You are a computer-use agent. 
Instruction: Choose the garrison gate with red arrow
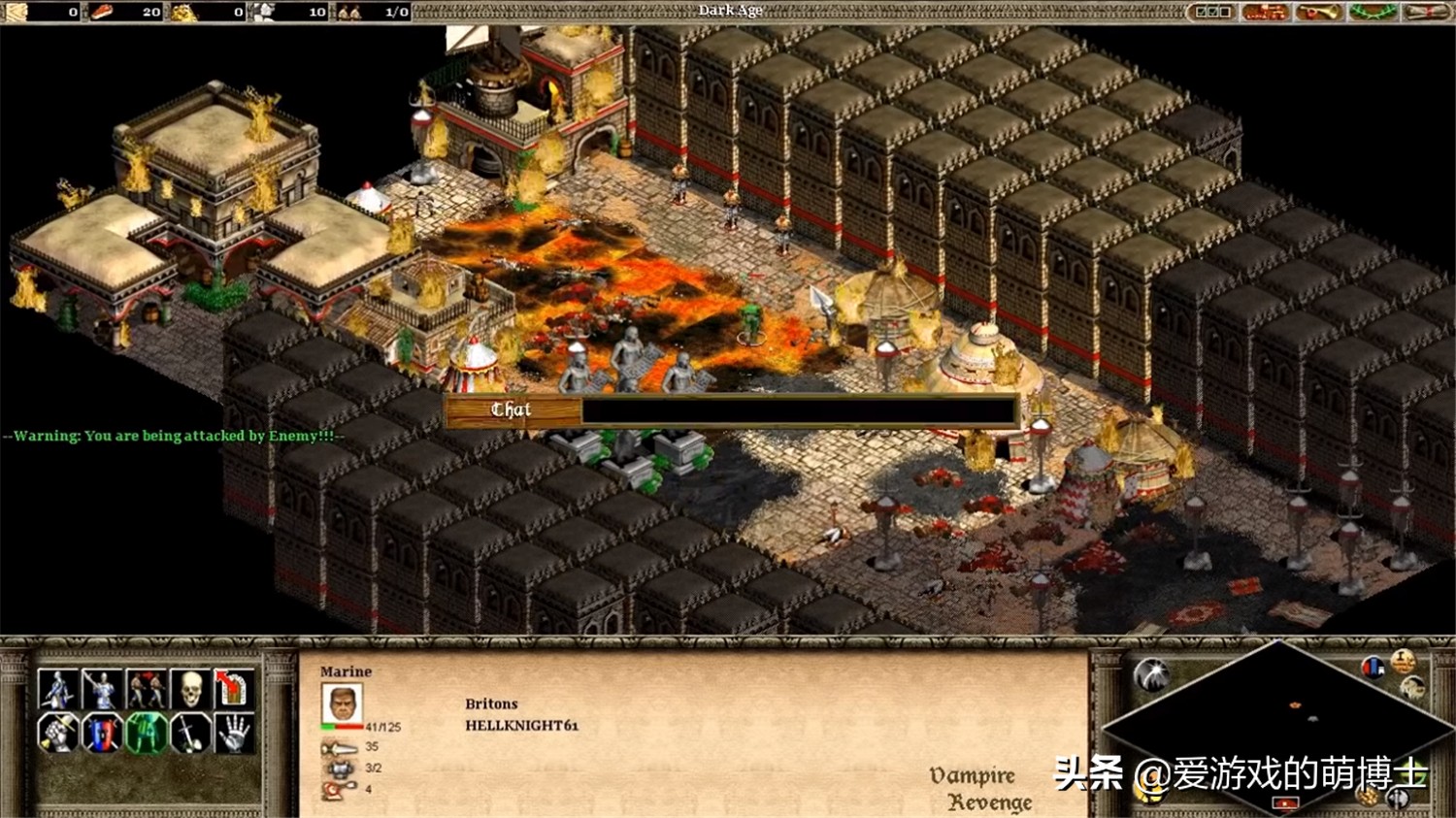click(x=233, y=689)
